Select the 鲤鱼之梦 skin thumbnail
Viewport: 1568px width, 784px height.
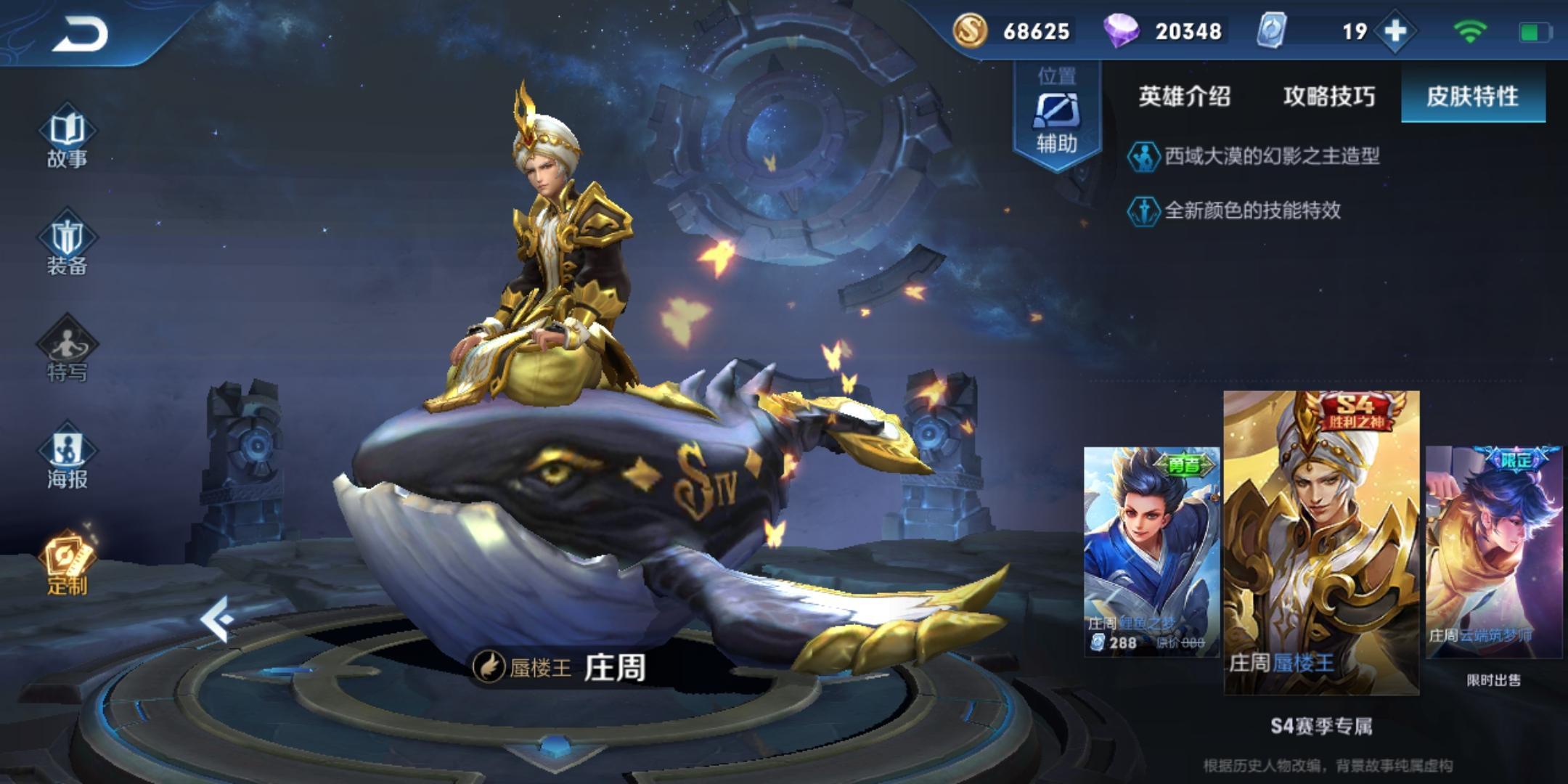[x=1151, y=552]
